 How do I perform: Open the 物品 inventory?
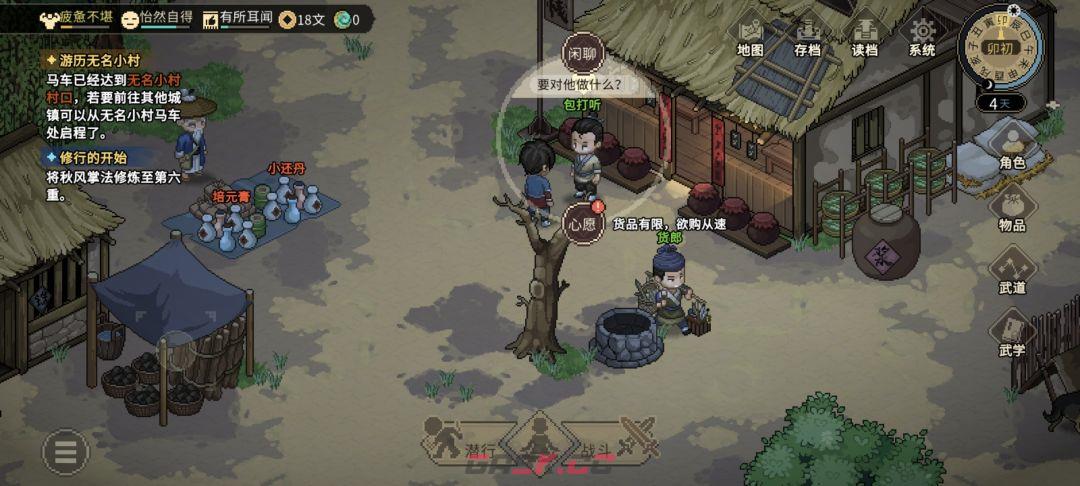pyautogui.click(x=1012, y=208)
